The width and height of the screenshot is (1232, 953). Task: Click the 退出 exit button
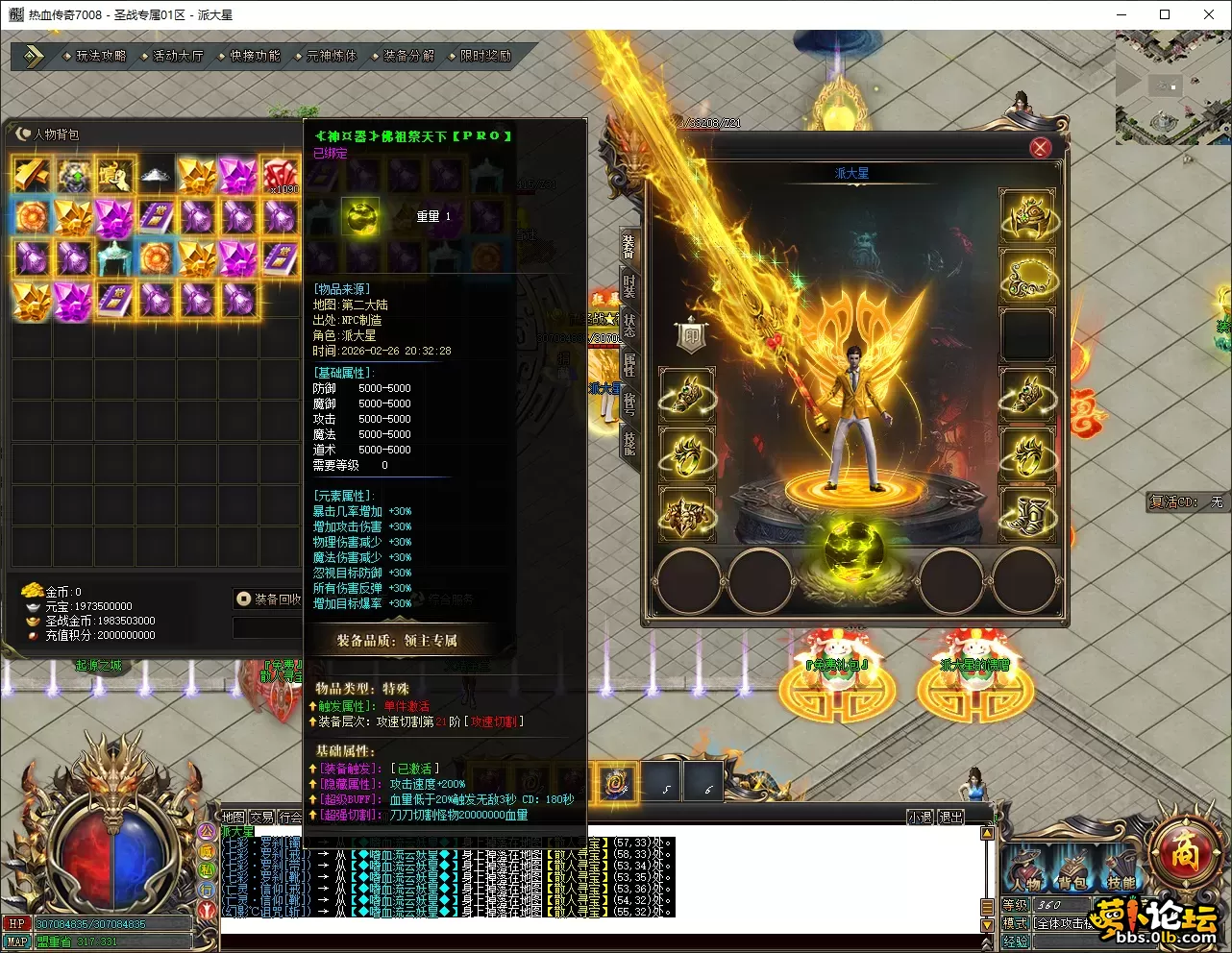951,817
